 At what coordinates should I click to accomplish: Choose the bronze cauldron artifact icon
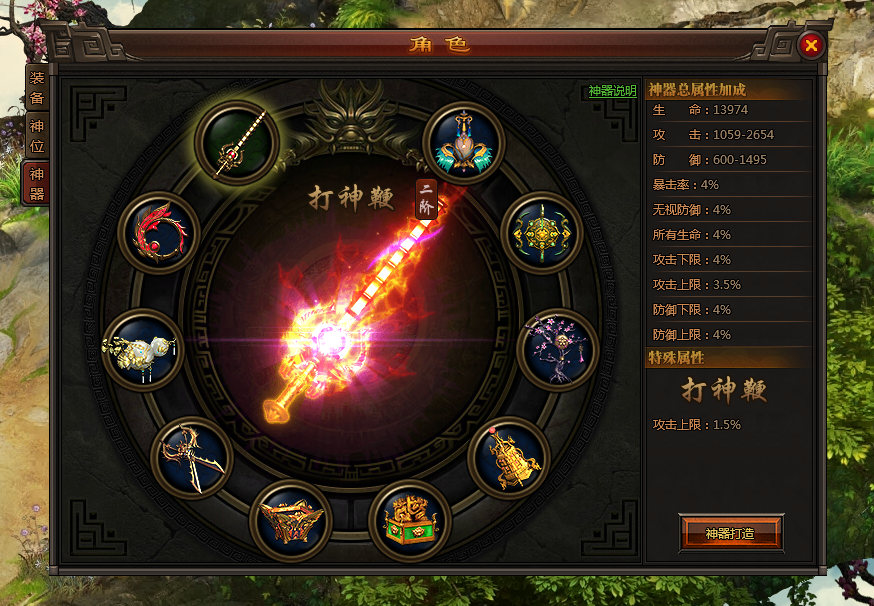290,520
